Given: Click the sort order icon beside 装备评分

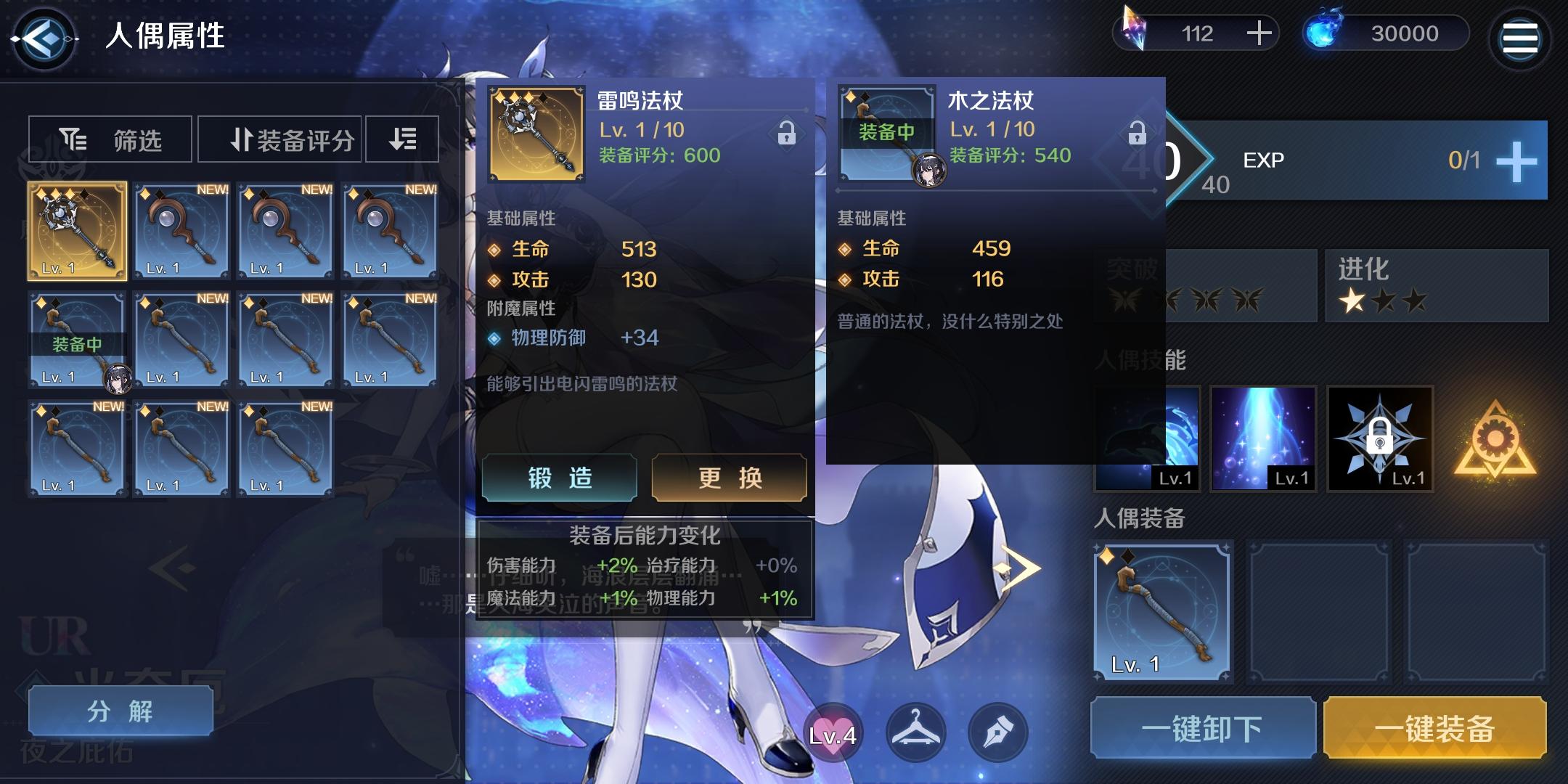Looking at the screenshot, I should coord(401,138).
